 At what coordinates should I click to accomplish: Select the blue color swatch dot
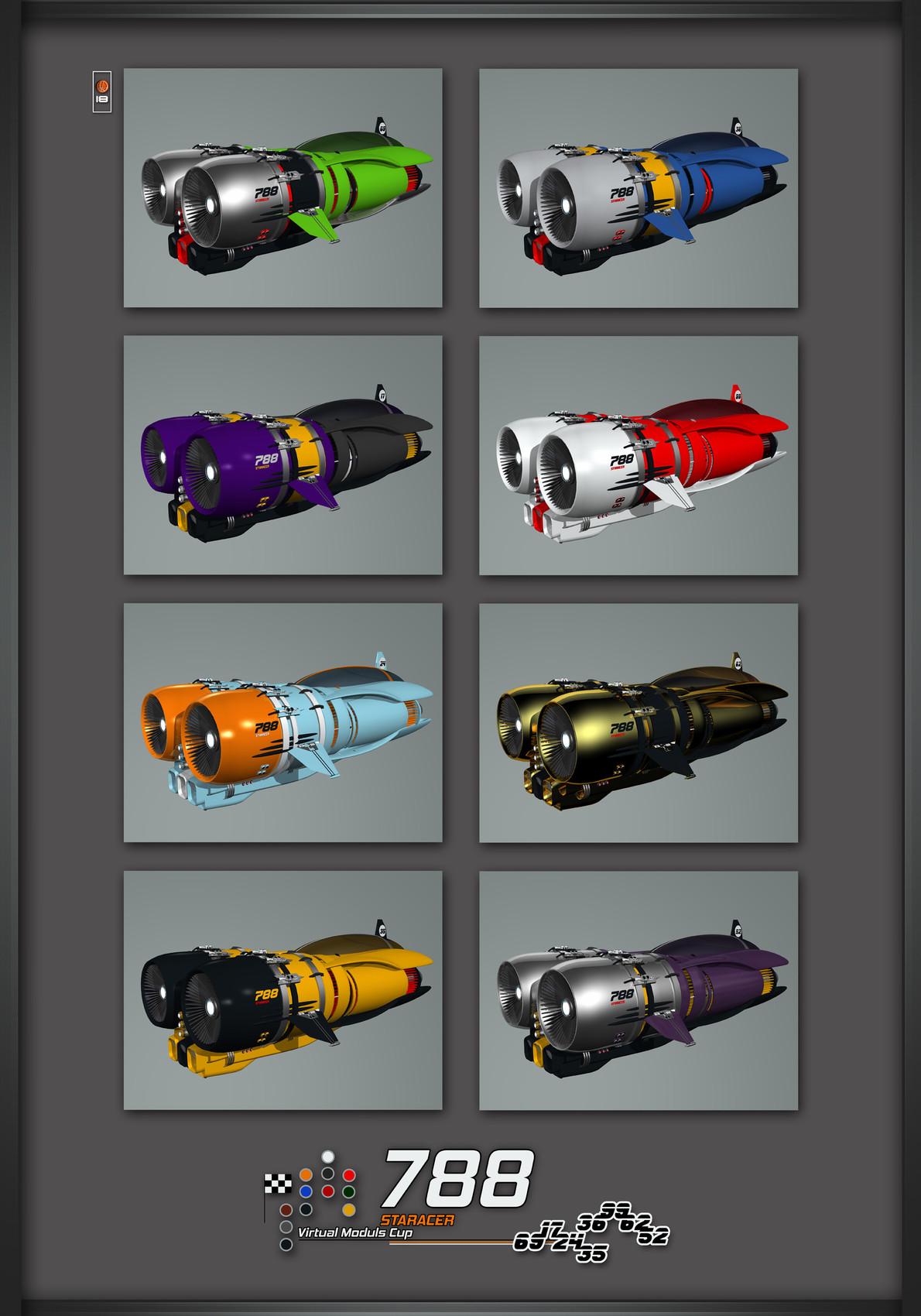tap(306, 1191)
